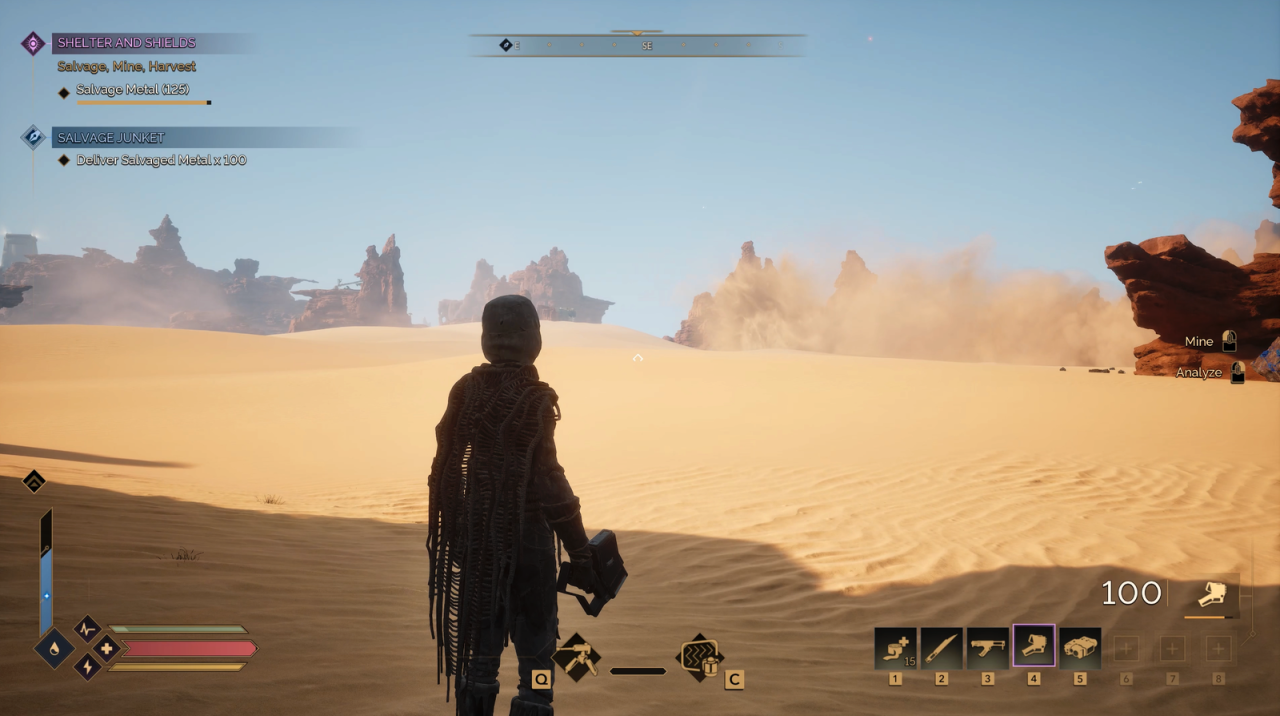Open the Shelter and Shields quest tracker
1280x716 pixels.
pos(126,43)
